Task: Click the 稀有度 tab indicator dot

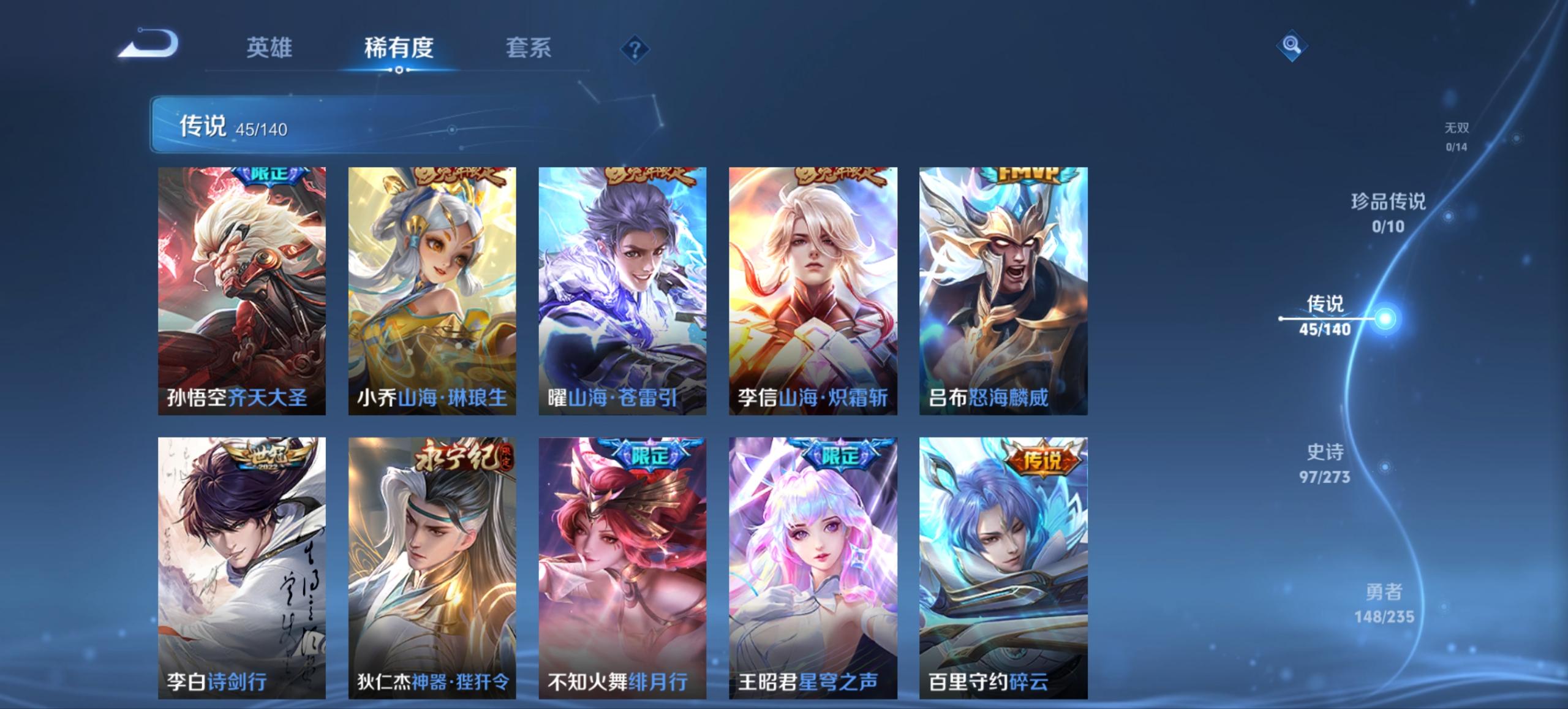Action: click(x=401, y=70)
